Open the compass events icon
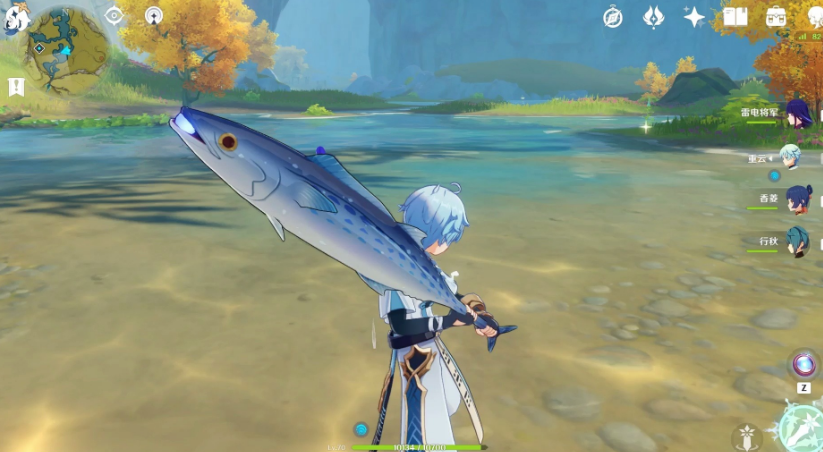This screenshot has height=452, width=823. click(x=613, y=16)
